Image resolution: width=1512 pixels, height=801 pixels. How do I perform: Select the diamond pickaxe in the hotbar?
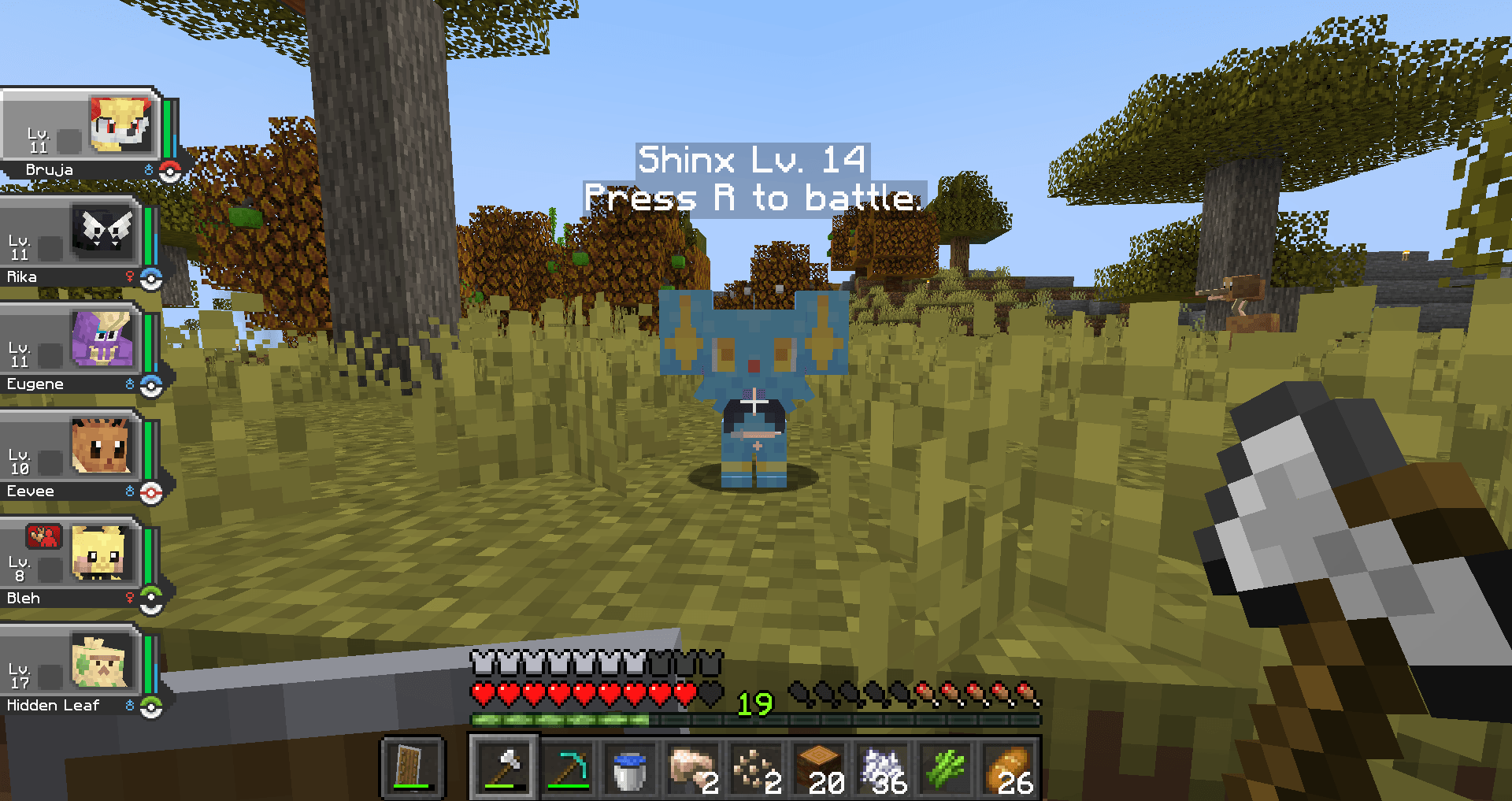pos(568,766)
